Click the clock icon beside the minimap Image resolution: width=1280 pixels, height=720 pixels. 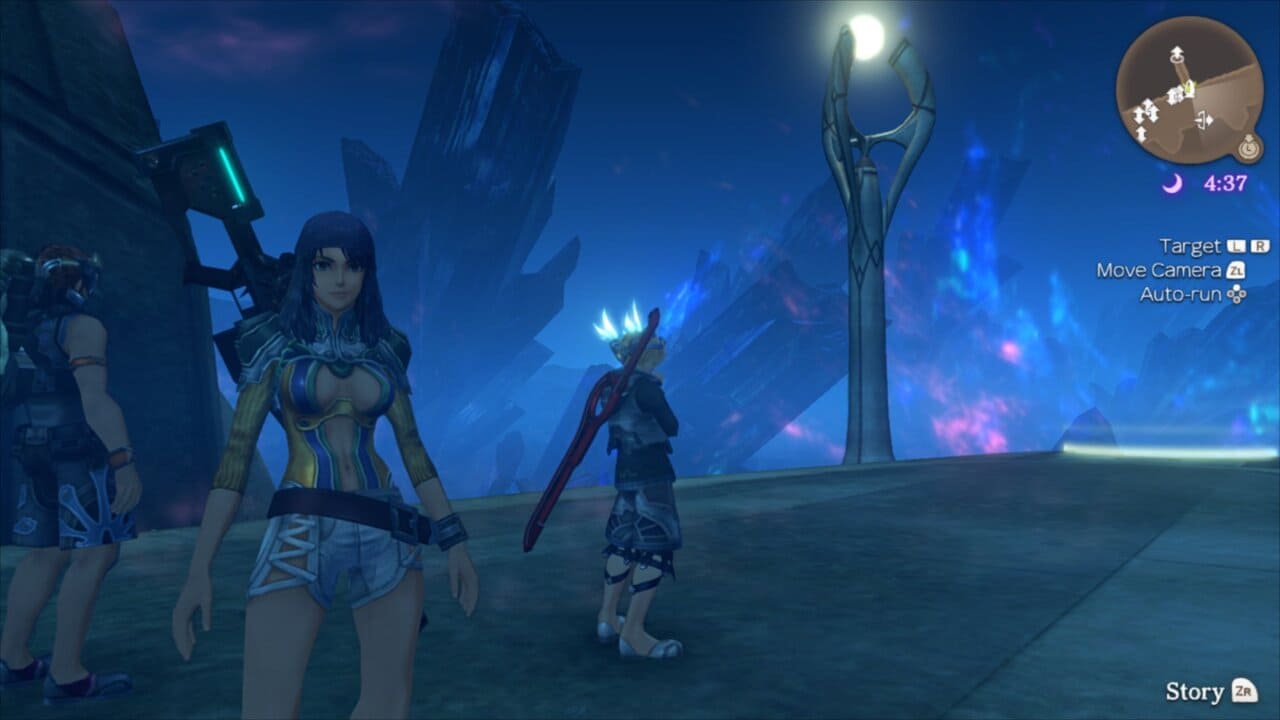(1248, 149)
